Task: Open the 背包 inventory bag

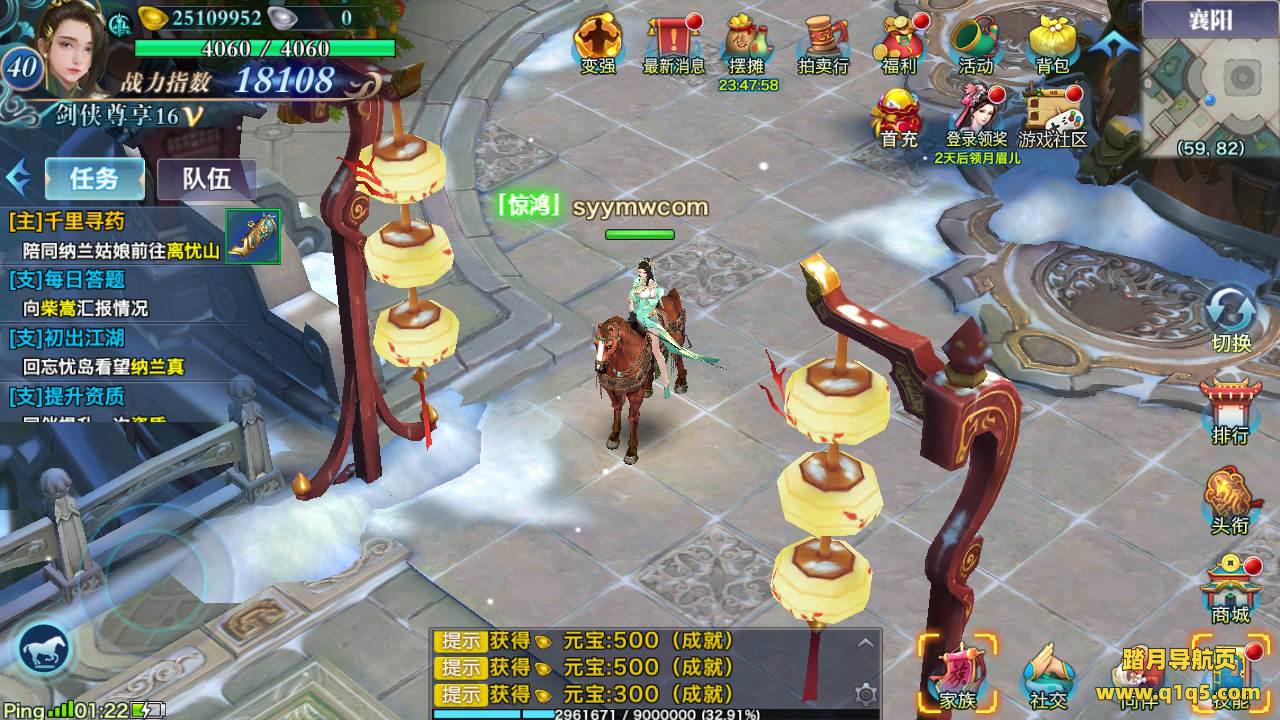Action: (1051, 42)
